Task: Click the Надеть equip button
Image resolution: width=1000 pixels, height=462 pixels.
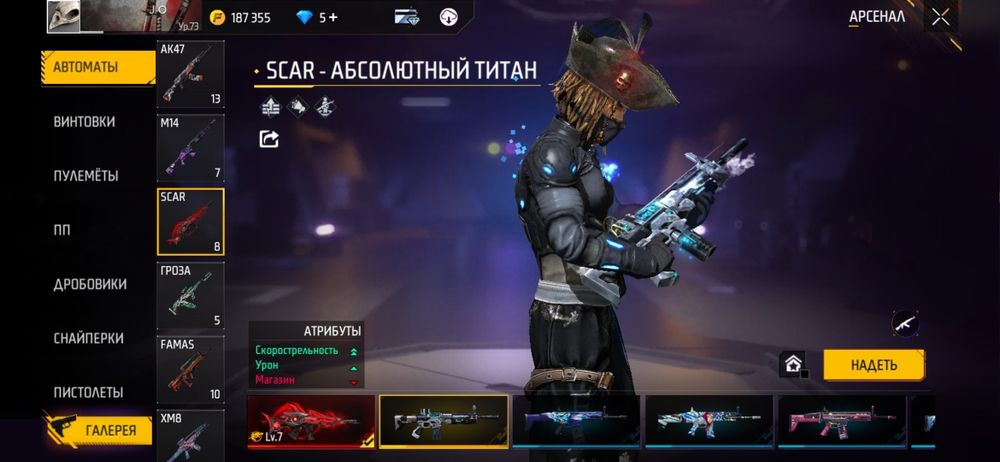Action: pos(873,365)
